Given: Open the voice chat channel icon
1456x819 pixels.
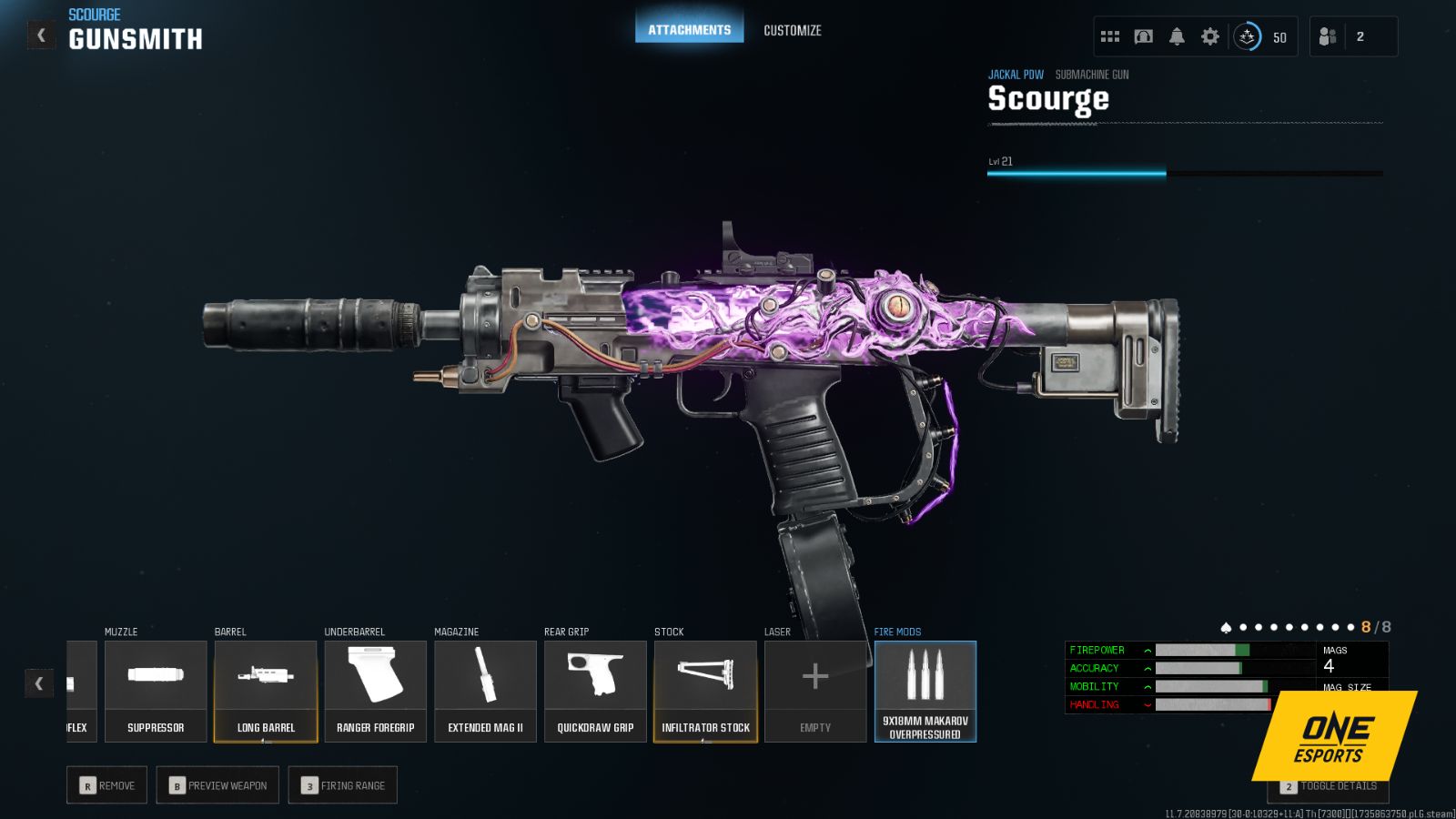Looking at the screenshot, I should [1142, 35].
